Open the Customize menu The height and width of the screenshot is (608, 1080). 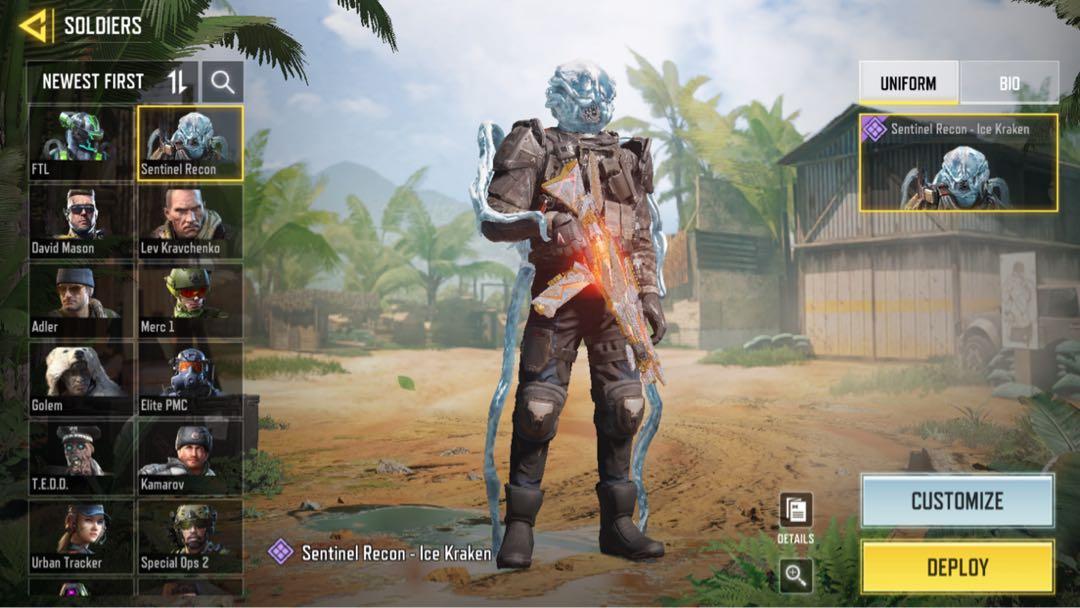957,501
